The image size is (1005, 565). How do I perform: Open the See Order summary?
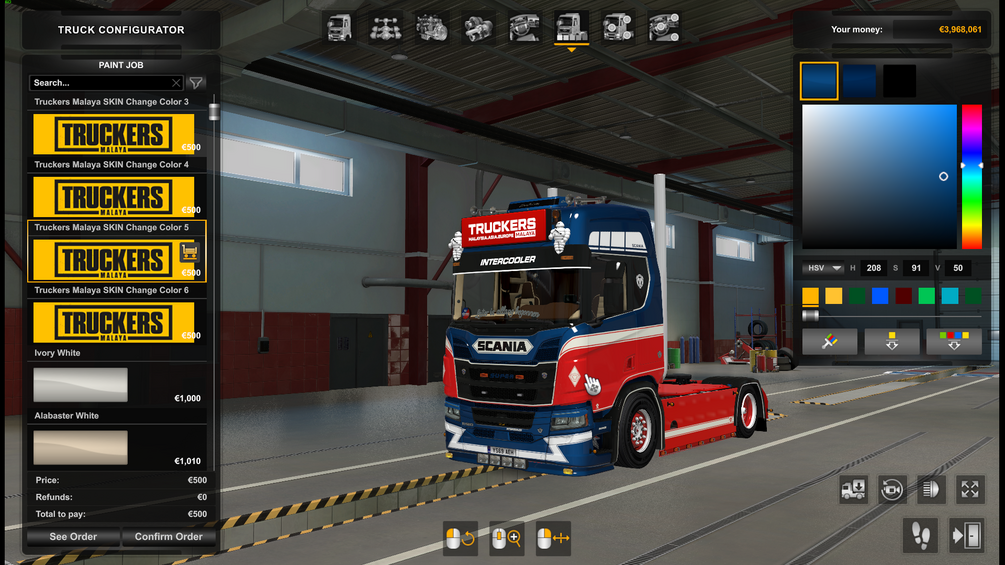pyautogui.click(x=74, y=537)
